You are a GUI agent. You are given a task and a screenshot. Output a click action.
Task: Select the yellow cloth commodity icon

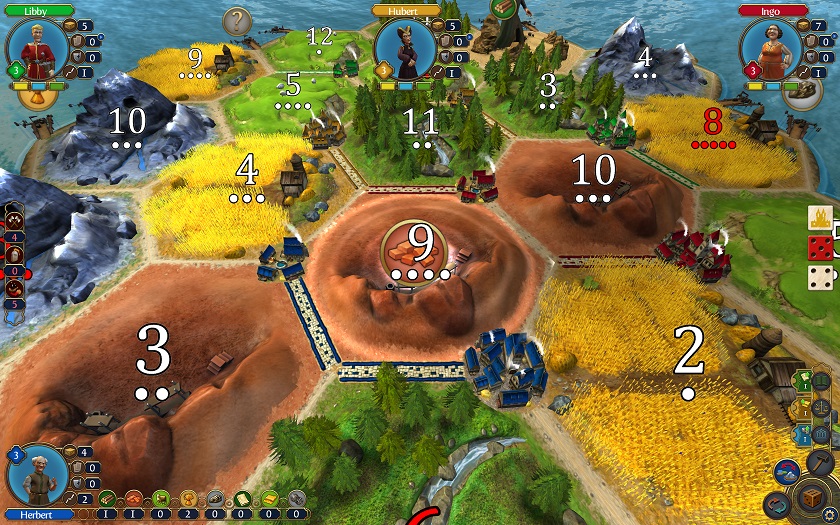click(x=269, y=499)
